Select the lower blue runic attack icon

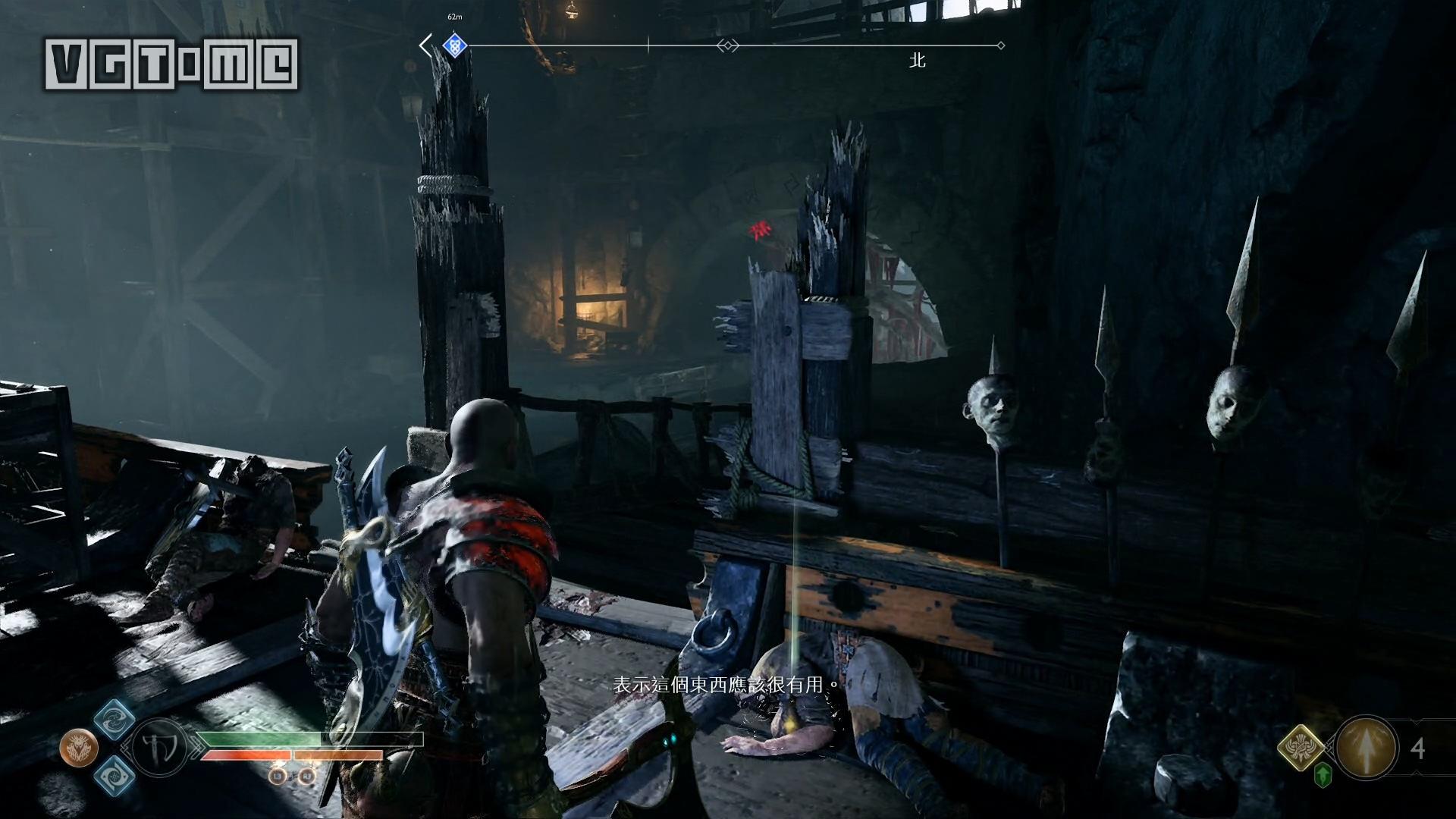[x=115, y=776]
